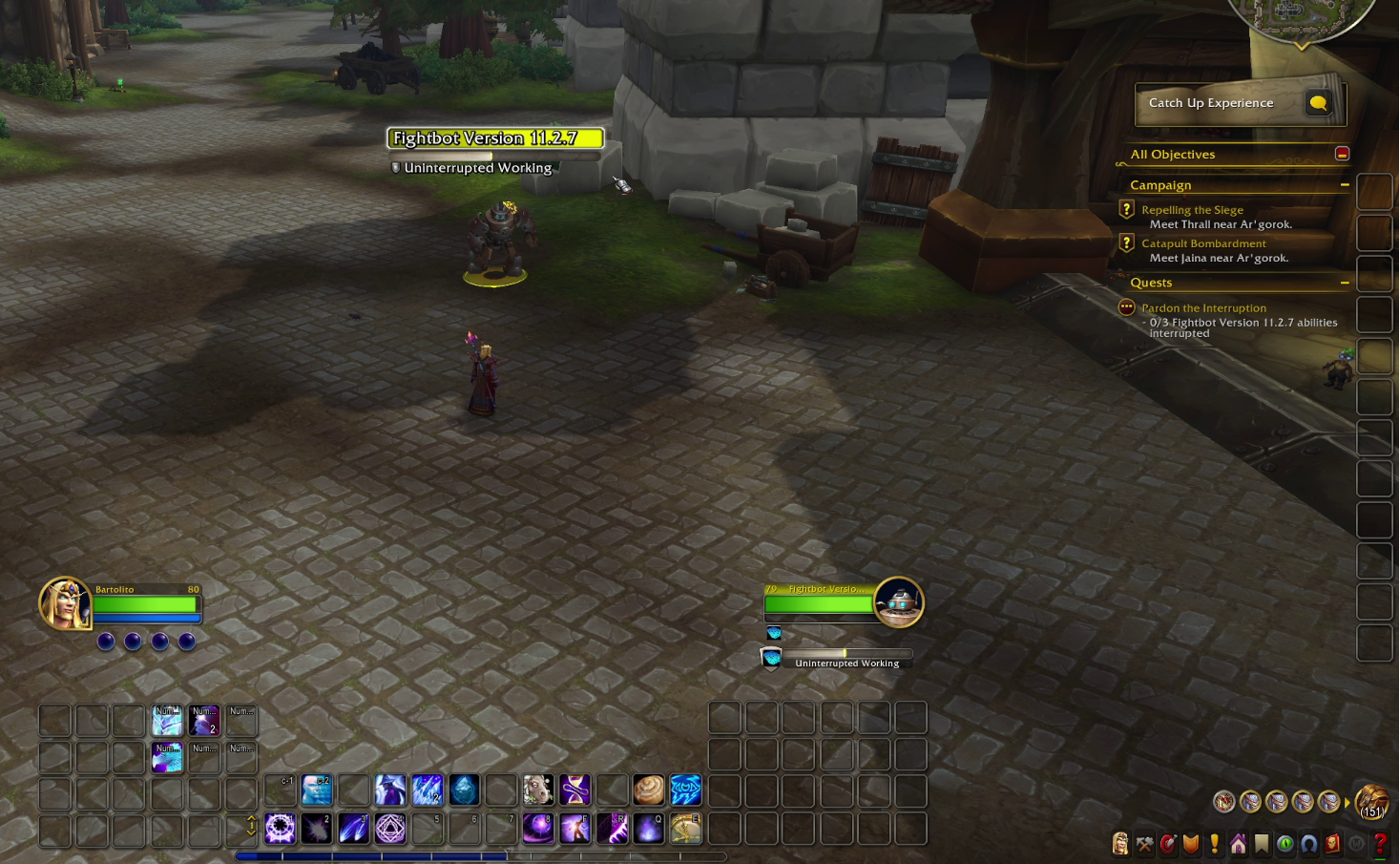Click the Fightbot target portrait

[898, 602]
